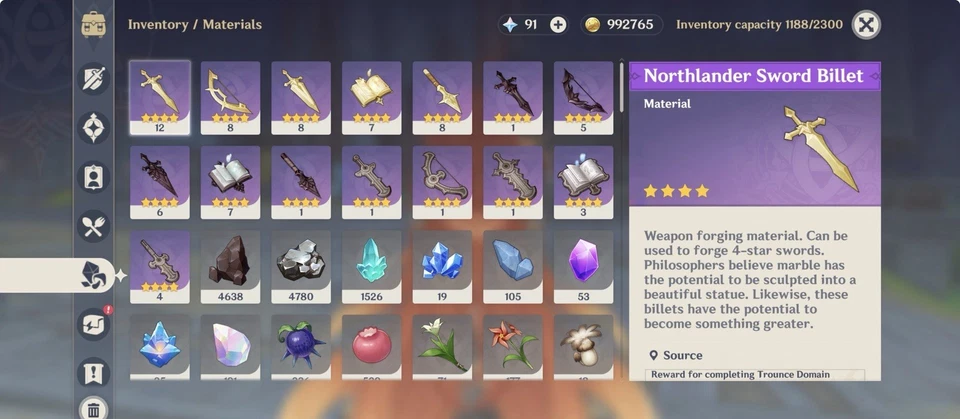Screen dimensions: 960x419
Task: Select the round red fruit item
Action: click(x=372, y=345)
